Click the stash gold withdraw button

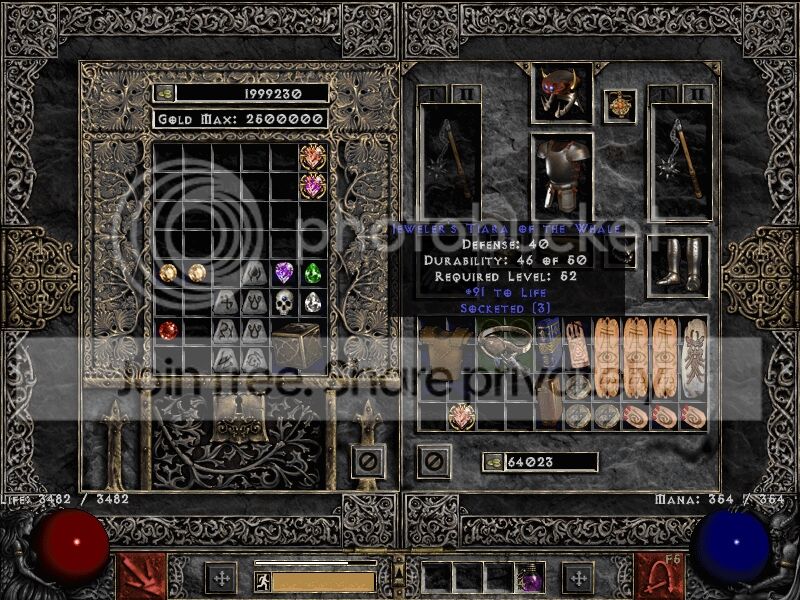point(165,93)
